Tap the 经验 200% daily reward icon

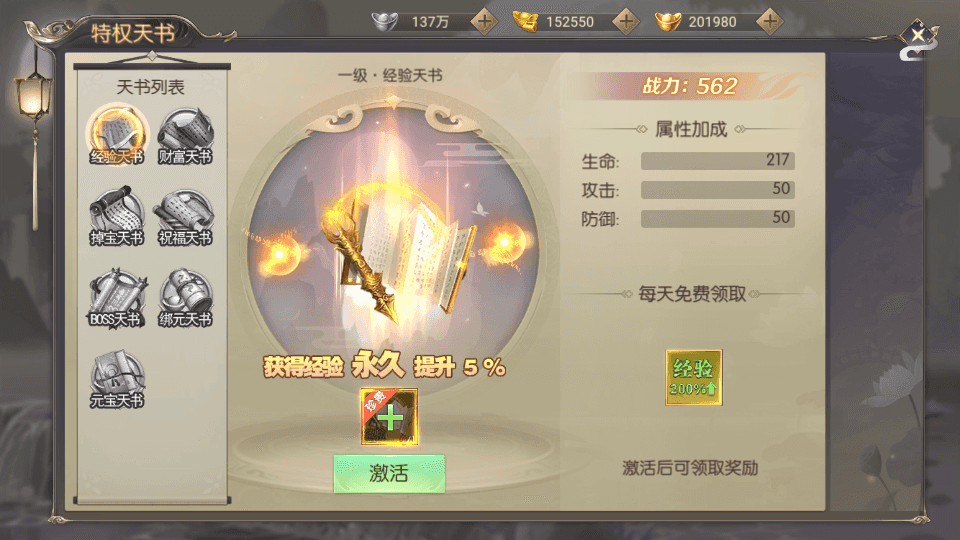point(694,377)
